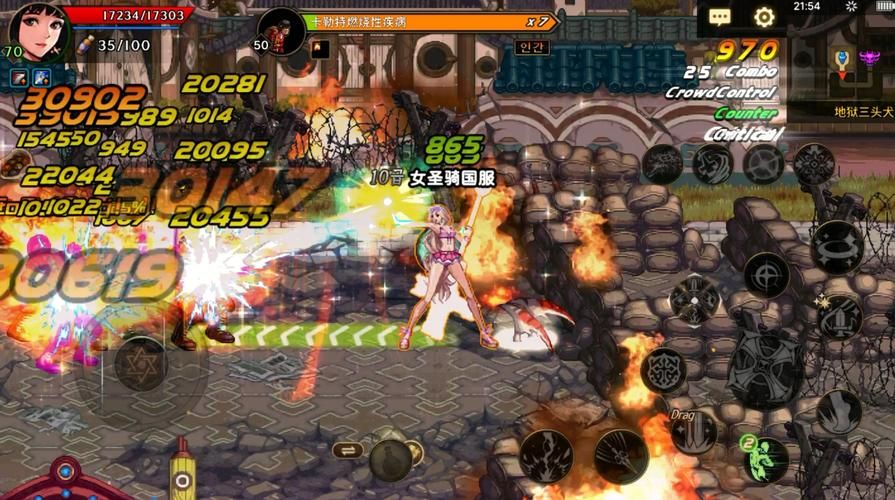The height and width of the screenshot is (500, 895).
Task: Open the chat speech bubble icon
Action: click(720, 17)
